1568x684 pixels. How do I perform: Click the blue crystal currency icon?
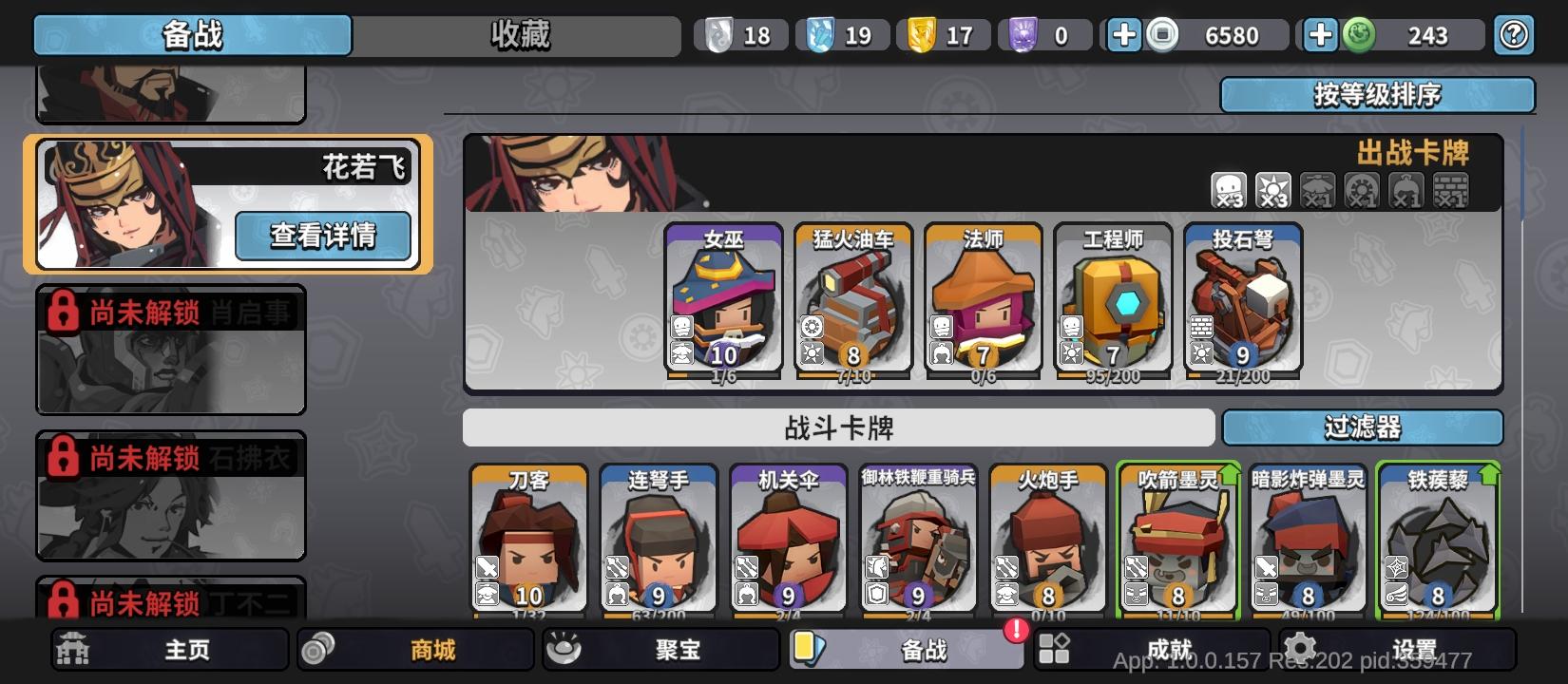(x=818, y=34)
